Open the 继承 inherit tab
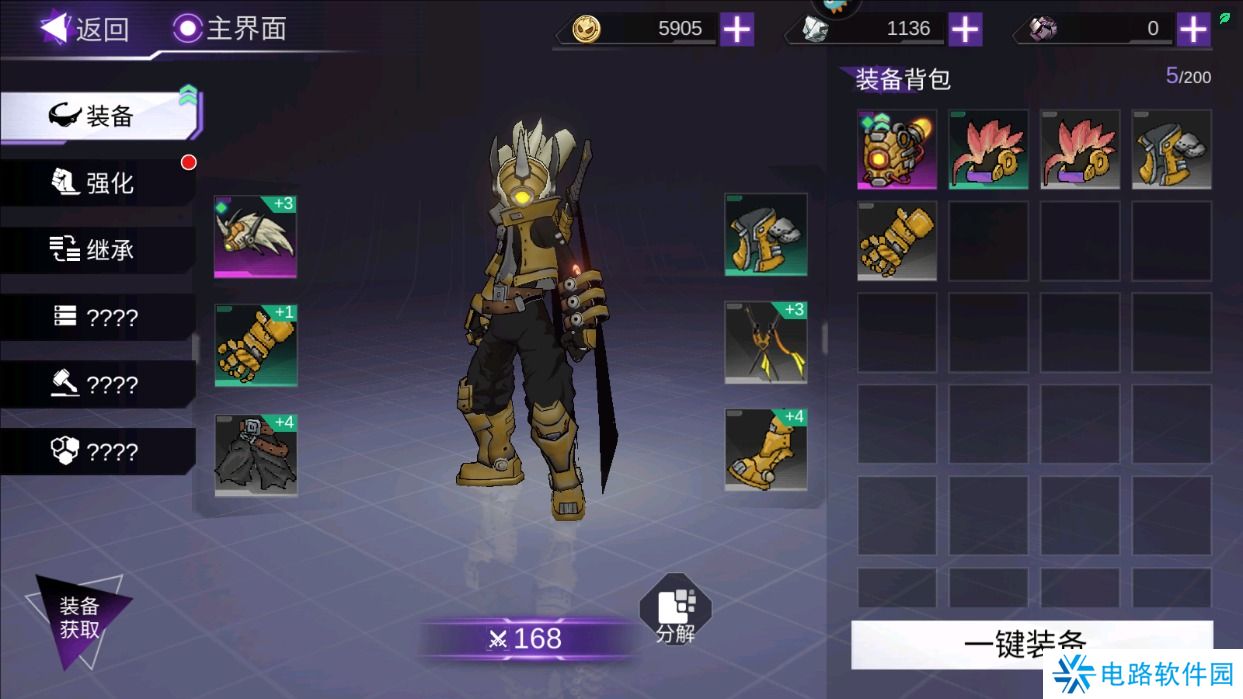 (97, 250)
